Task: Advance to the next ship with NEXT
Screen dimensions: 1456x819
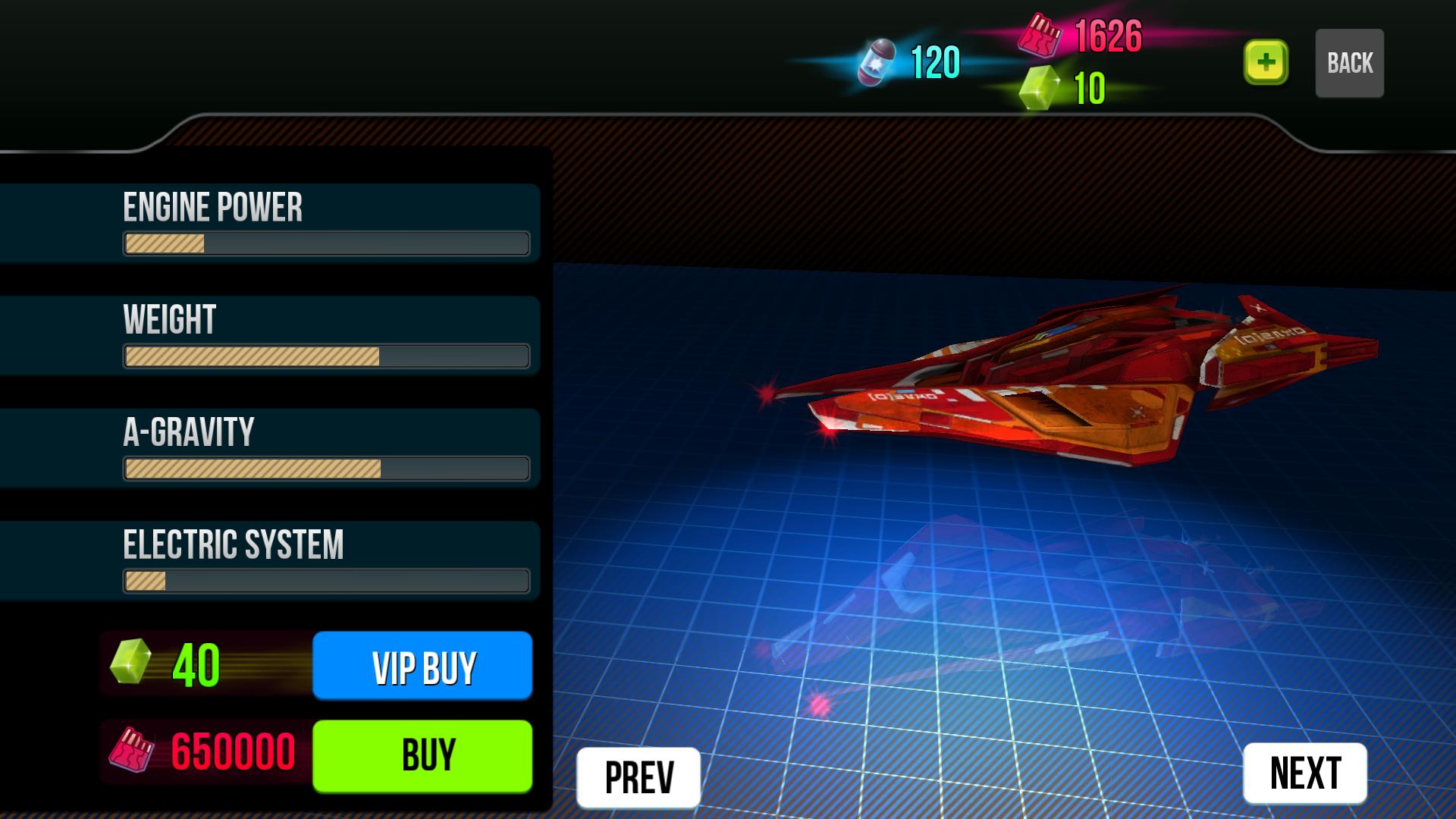Action: coord(1303,775)
